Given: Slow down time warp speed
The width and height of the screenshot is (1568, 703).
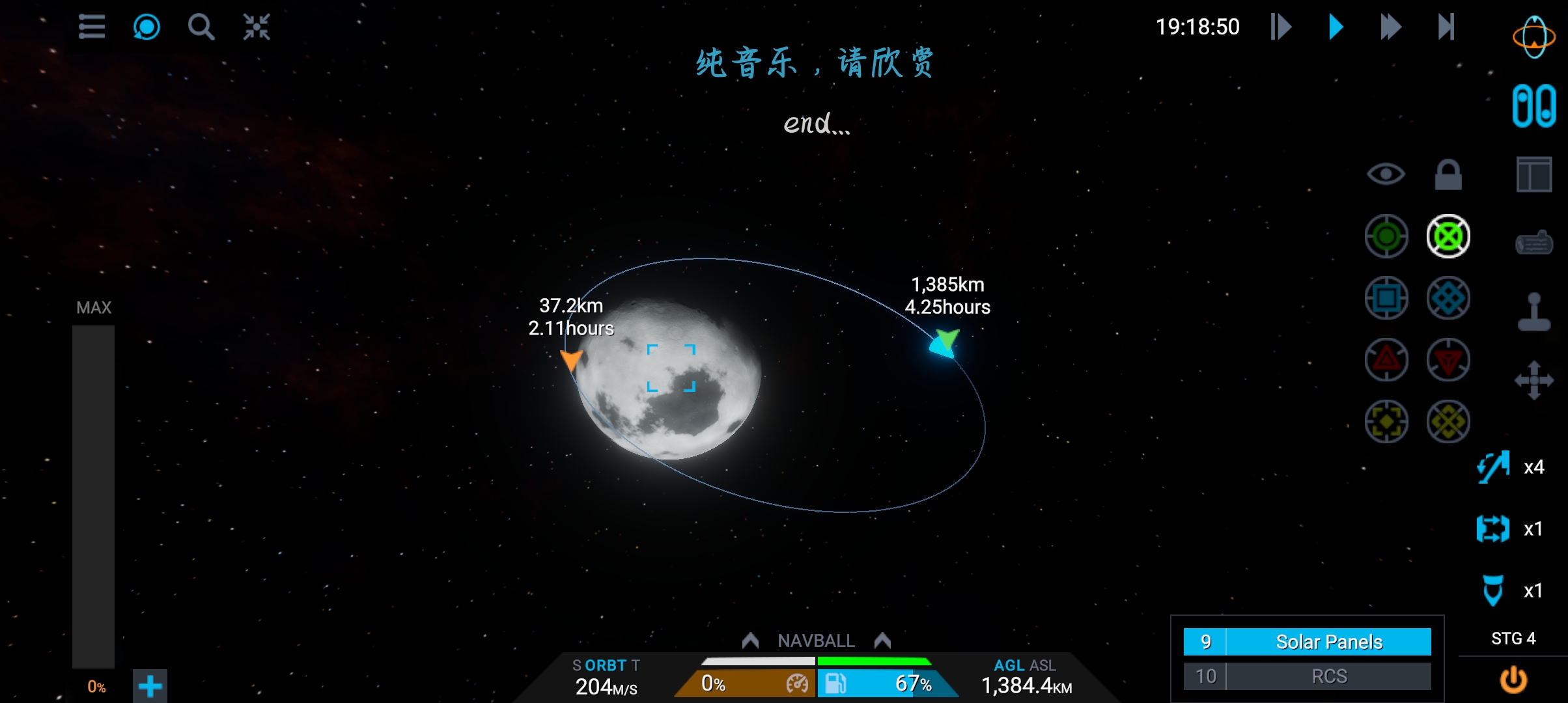Looking at the screenshot, I should coord(1281,27).
